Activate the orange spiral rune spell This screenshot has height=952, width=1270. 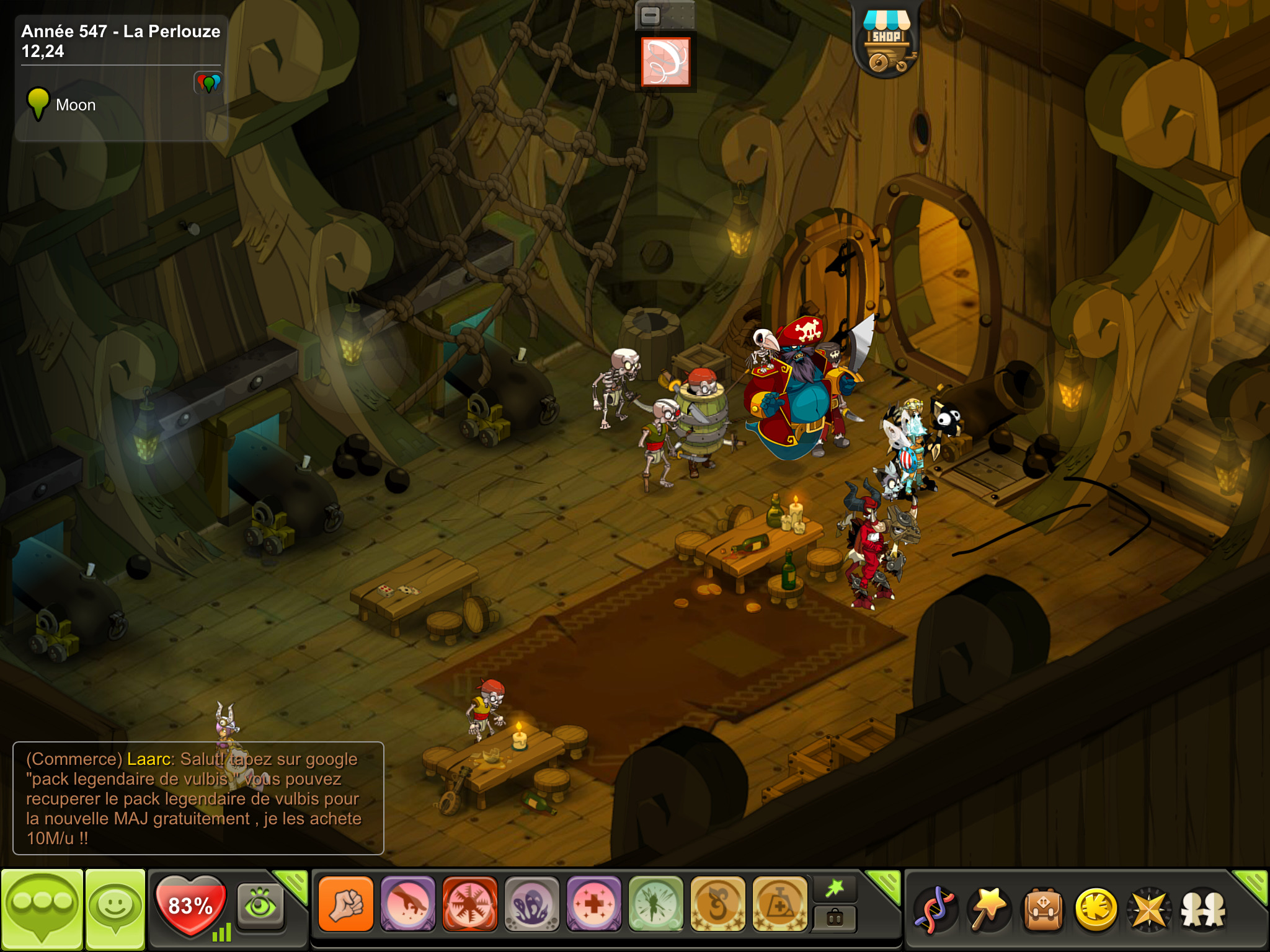tap(718, 904)
